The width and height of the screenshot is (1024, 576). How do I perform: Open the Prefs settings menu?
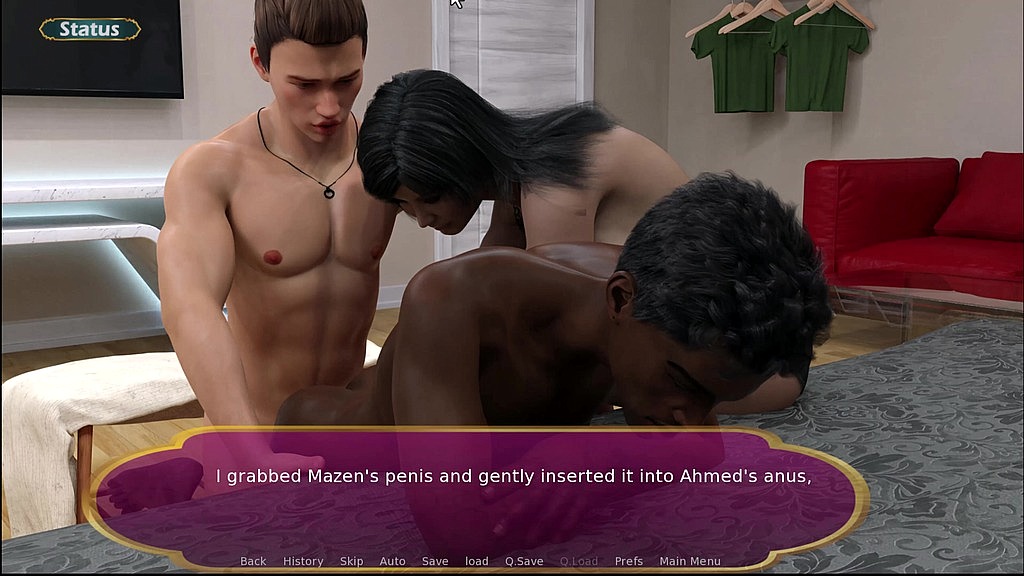629,561
